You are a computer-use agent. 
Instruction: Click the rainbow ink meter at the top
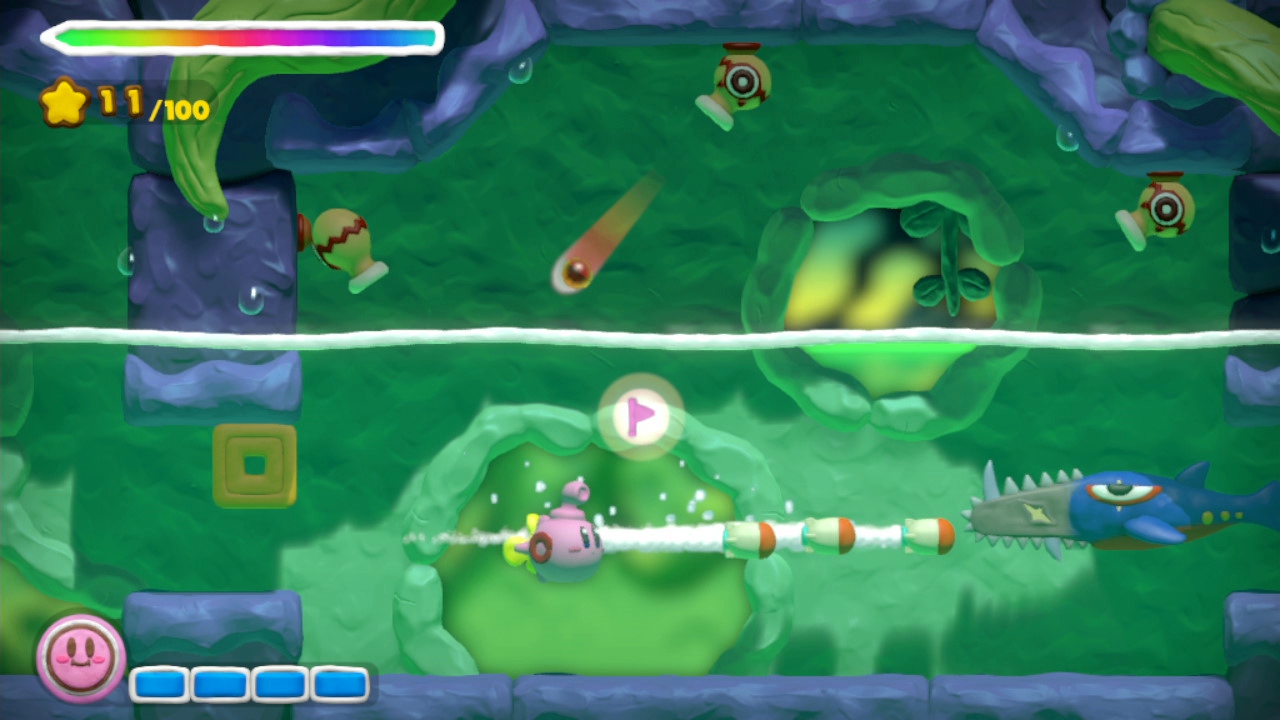point(240,37)
